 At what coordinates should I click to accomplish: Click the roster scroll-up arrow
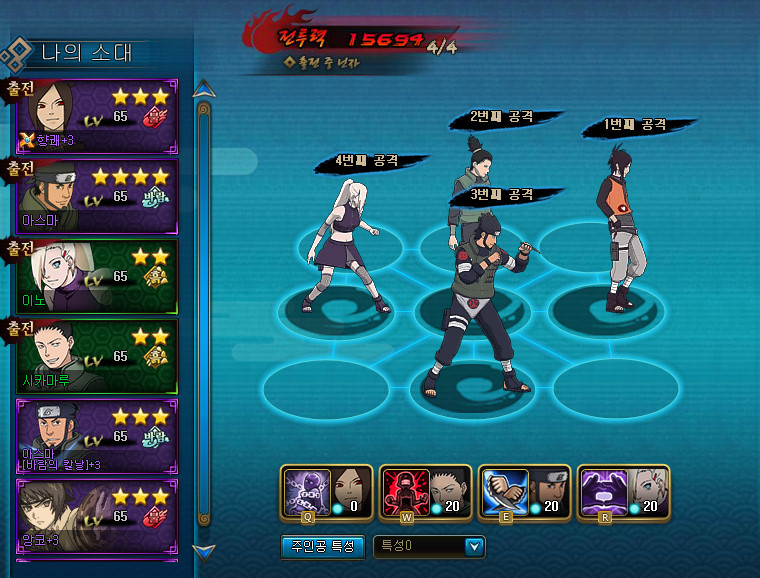(204, 89)
